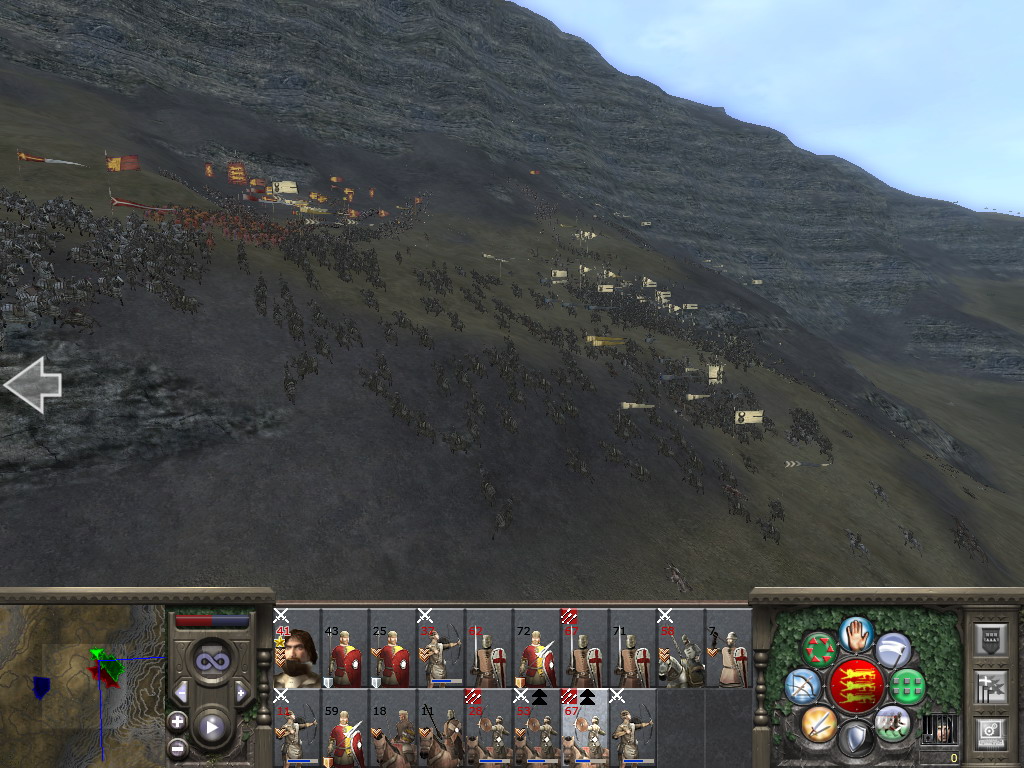Decrease the battle game speed

(x=181, y=692)
